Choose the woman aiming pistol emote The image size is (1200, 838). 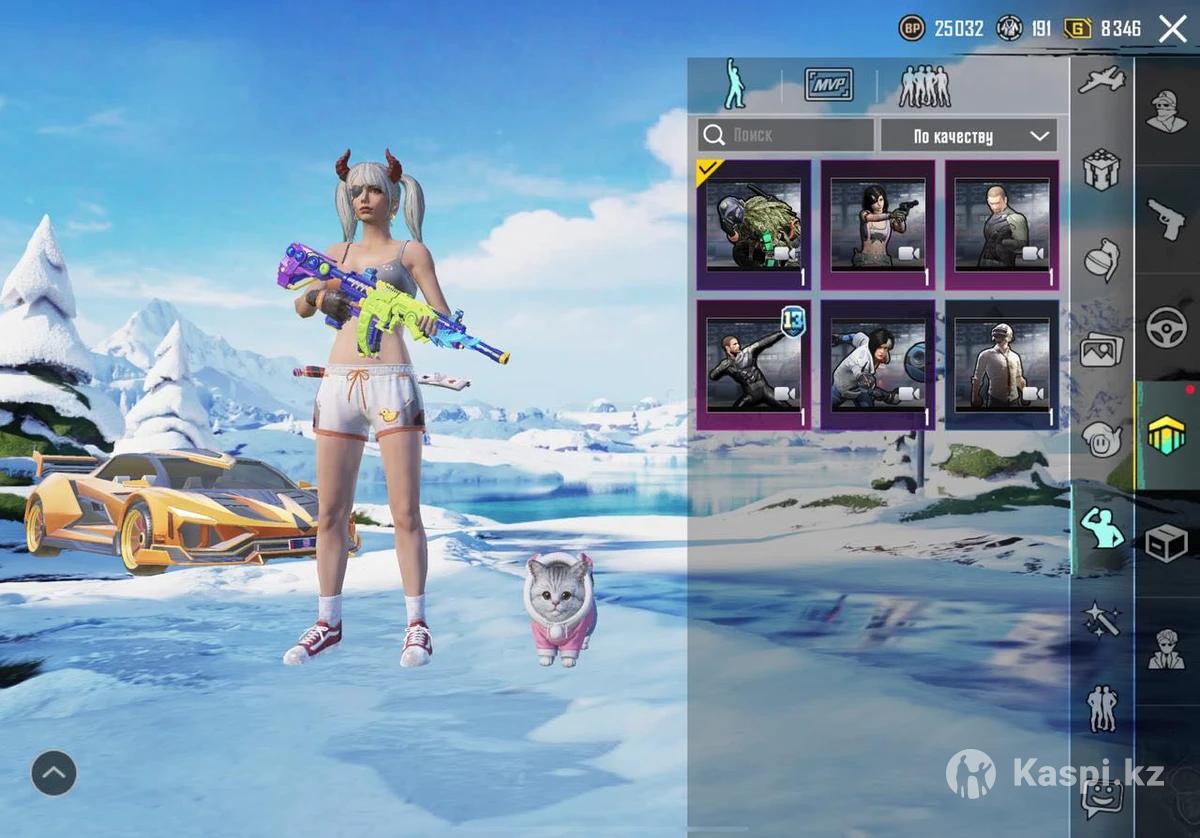pyautogui.click(x=878, y=225)
